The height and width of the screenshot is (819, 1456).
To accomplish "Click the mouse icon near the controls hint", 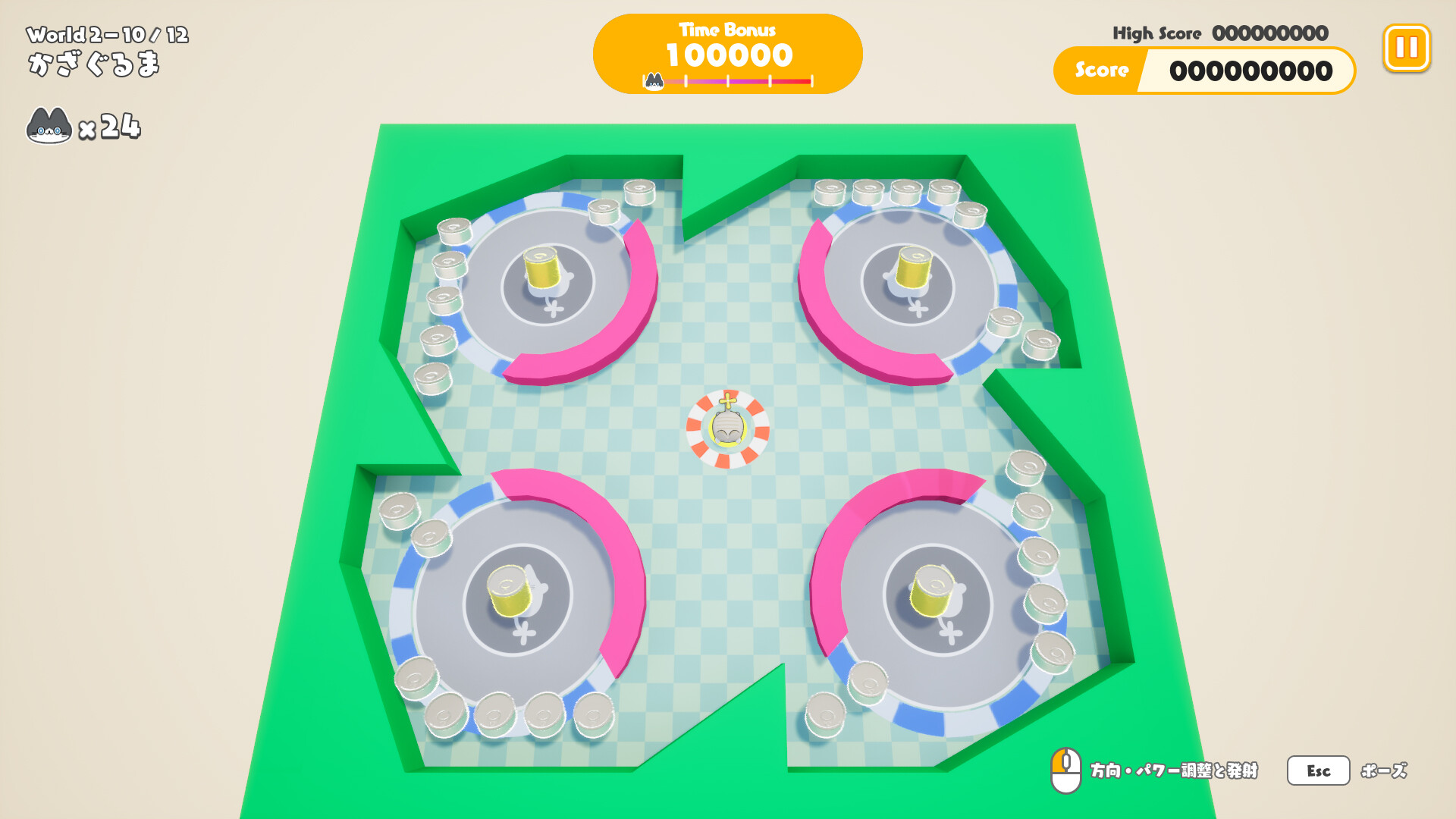I will 1067,770.
